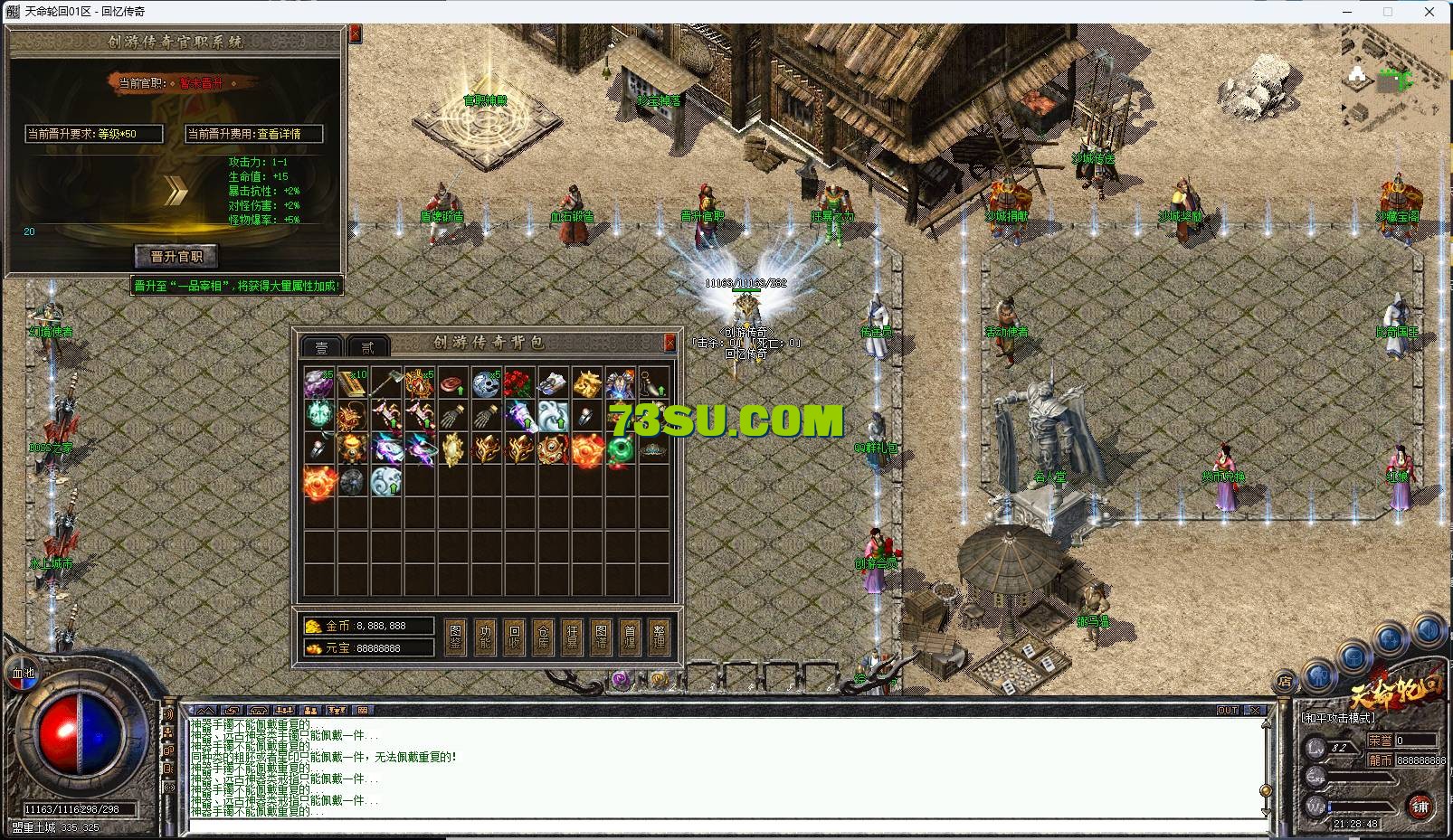Viewport: 1453px width, 840px height.
Task: Expand the minimap in top-right corner
Action: (1389, 81)
